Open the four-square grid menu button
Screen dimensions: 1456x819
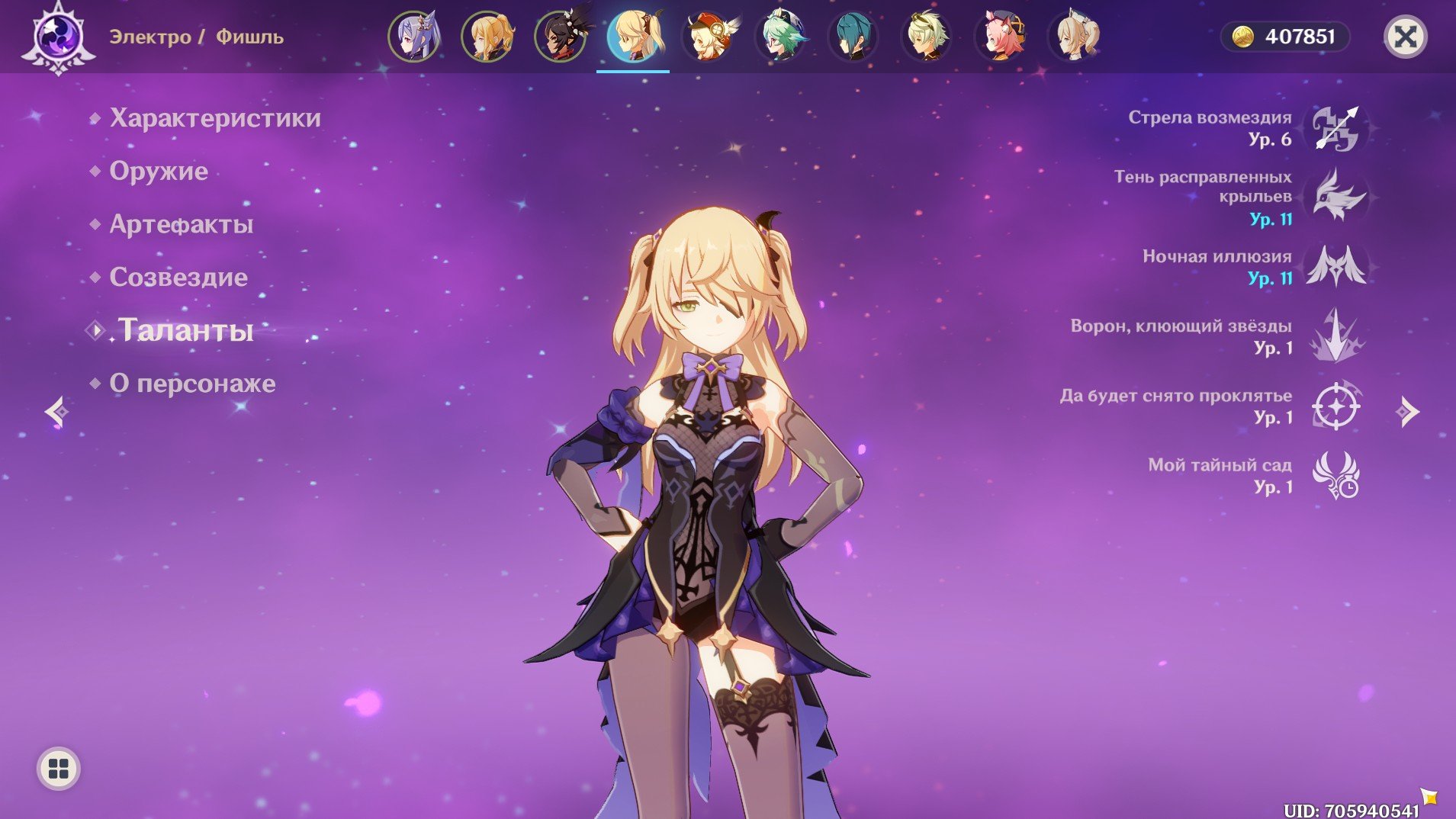59,769
